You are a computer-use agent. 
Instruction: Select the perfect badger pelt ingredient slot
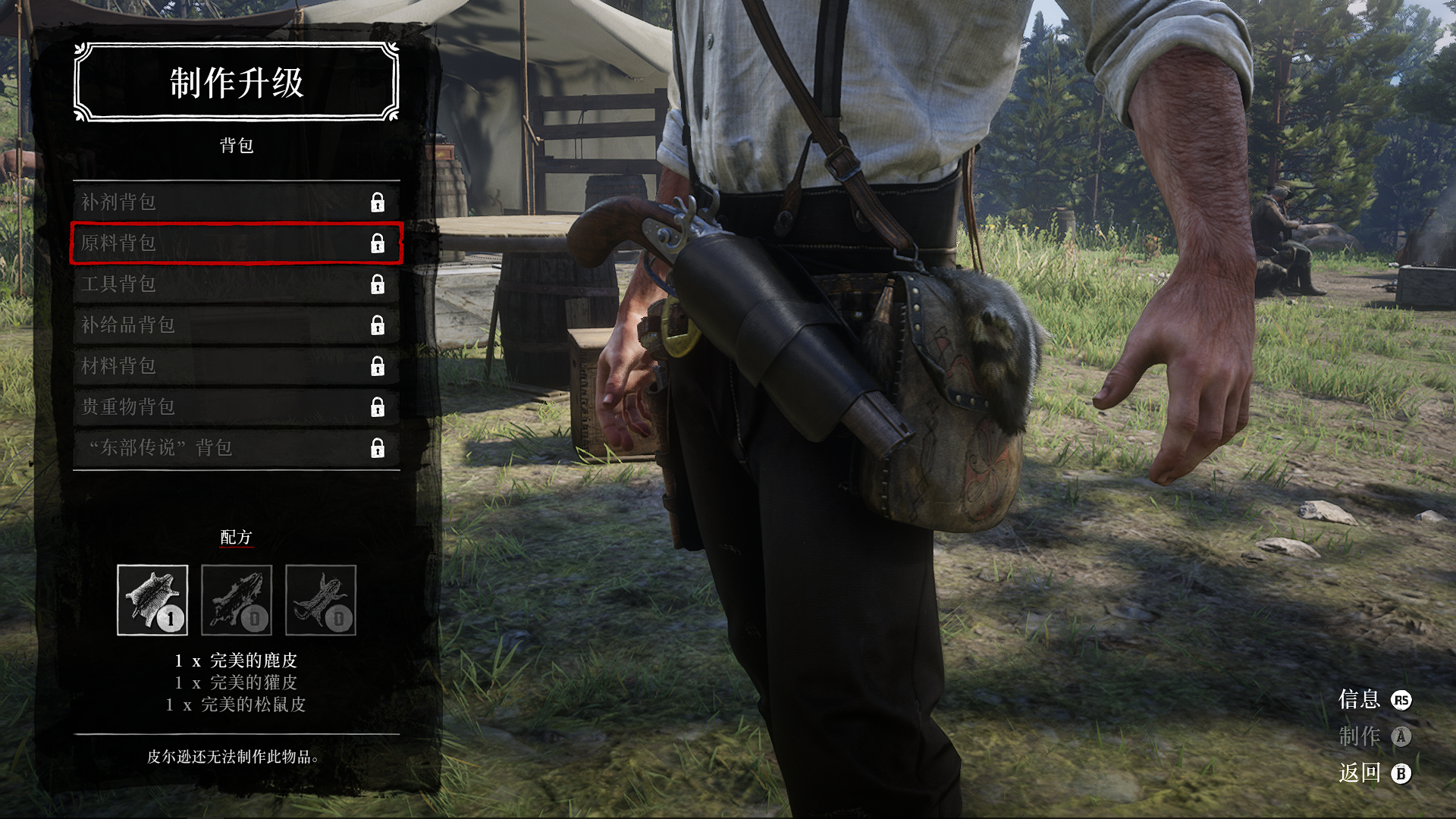coord(237,600)
